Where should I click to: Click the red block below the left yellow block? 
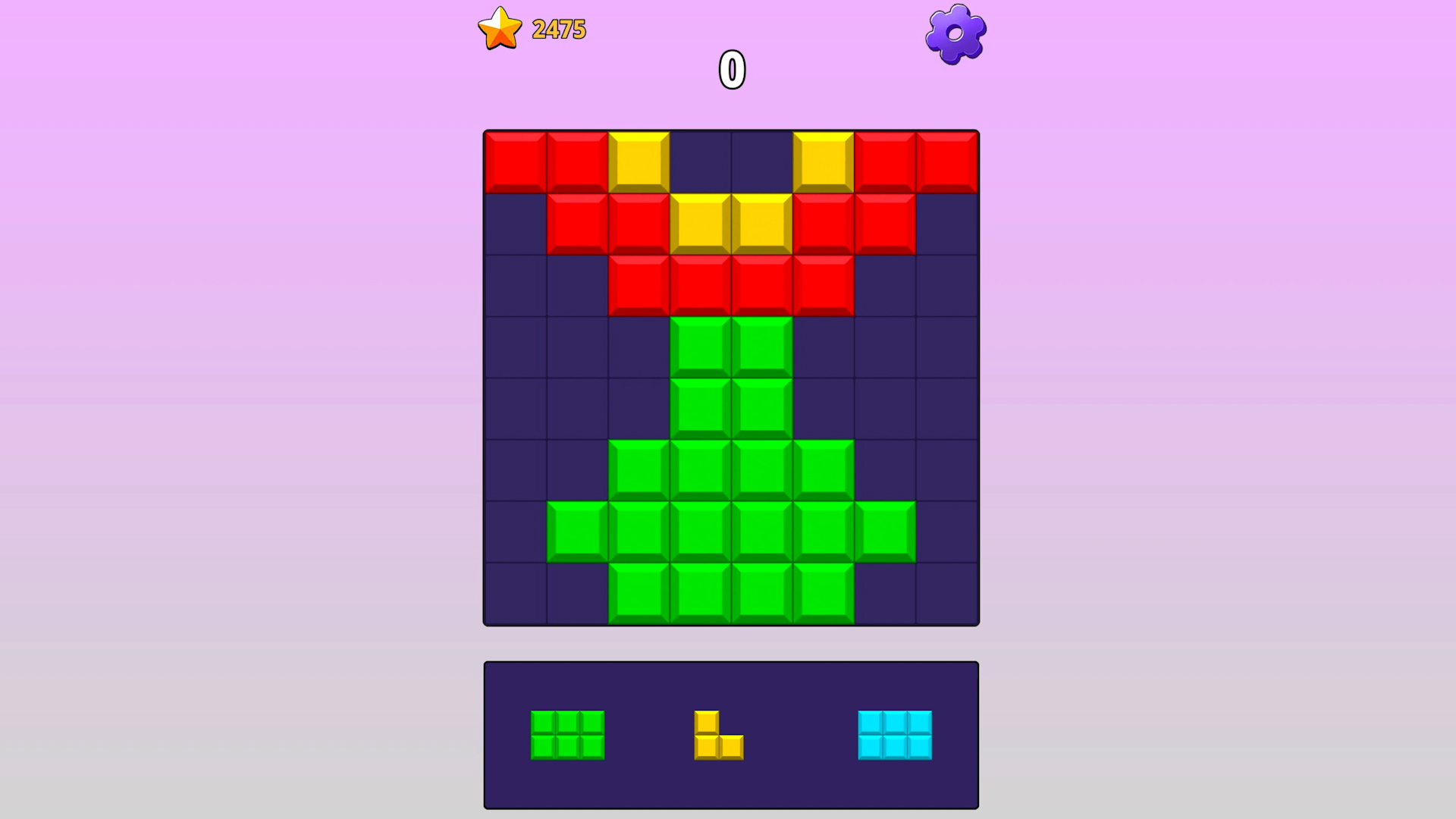[x=637, y=222]
